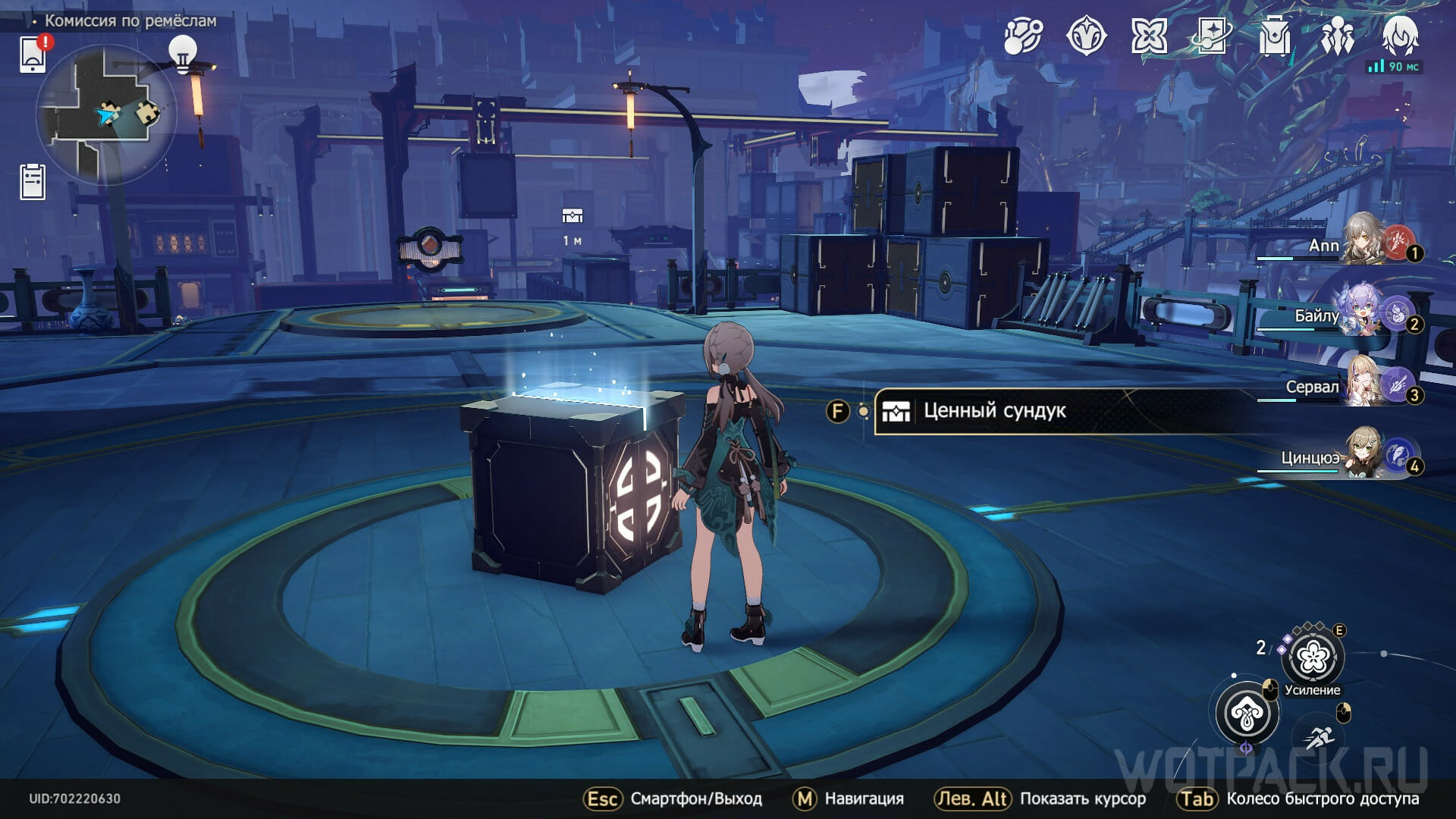The image size is (1456, 819).
Task: Open the three-figure team setup icon
Action: coord(1337,36)
